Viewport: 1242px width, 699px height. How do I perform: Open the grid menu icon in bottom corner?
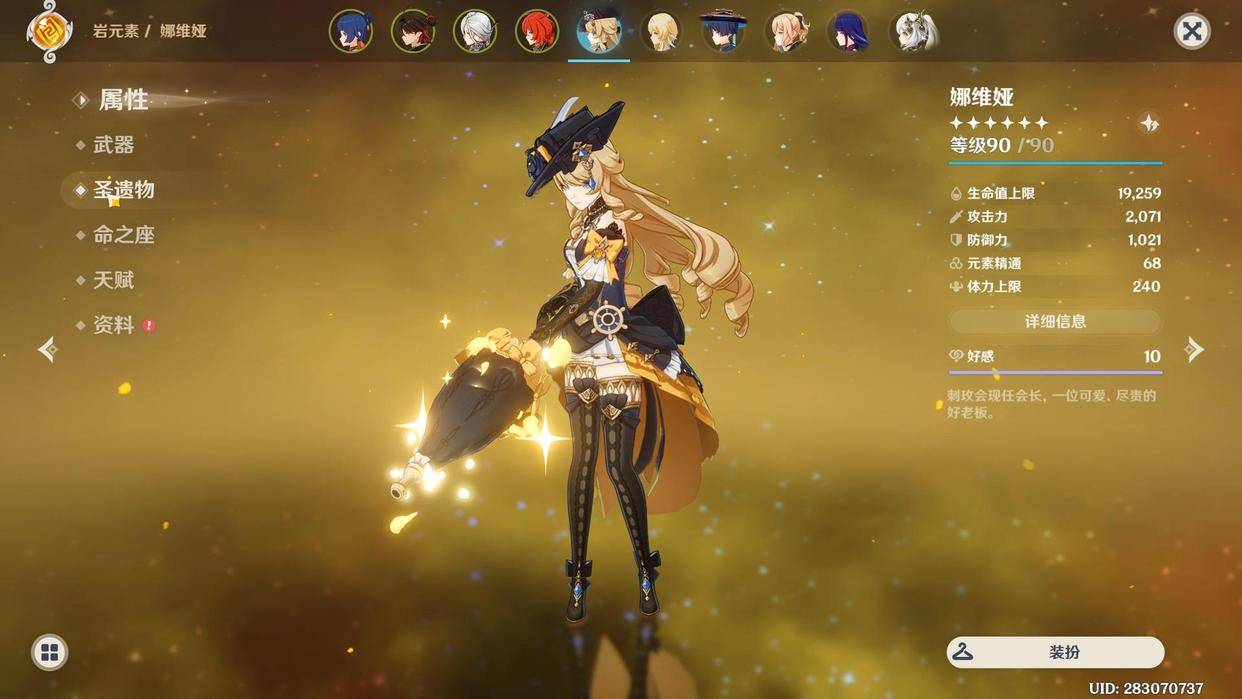(49, 653)
